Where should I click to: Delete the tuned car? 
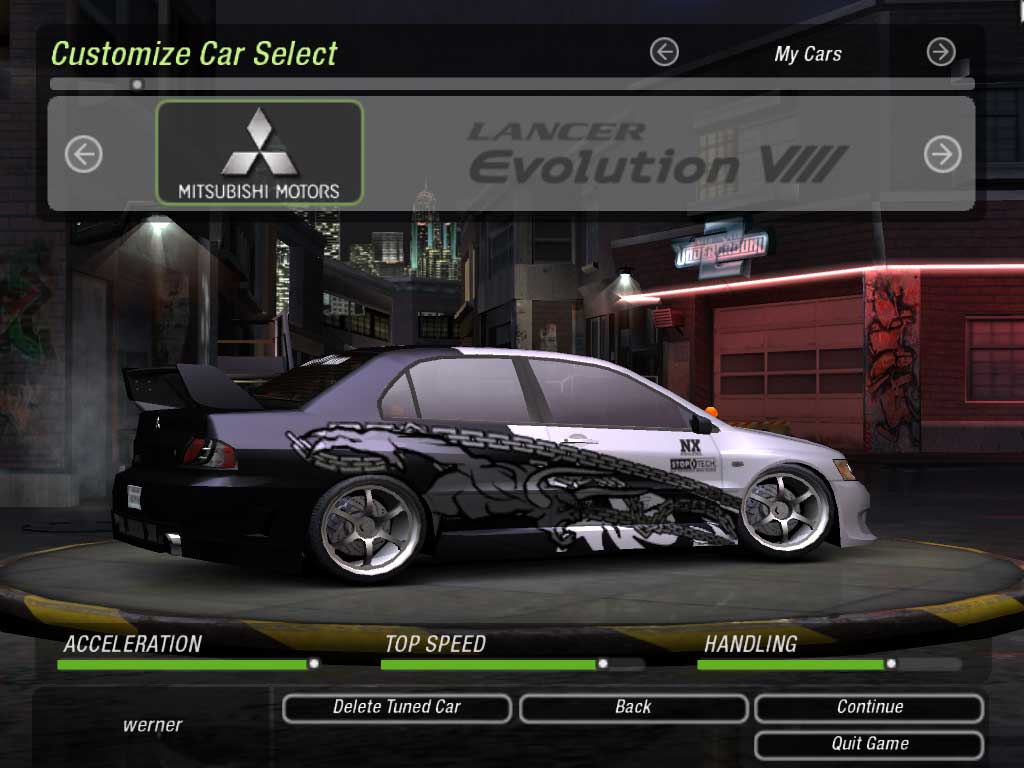coord(397,708)
